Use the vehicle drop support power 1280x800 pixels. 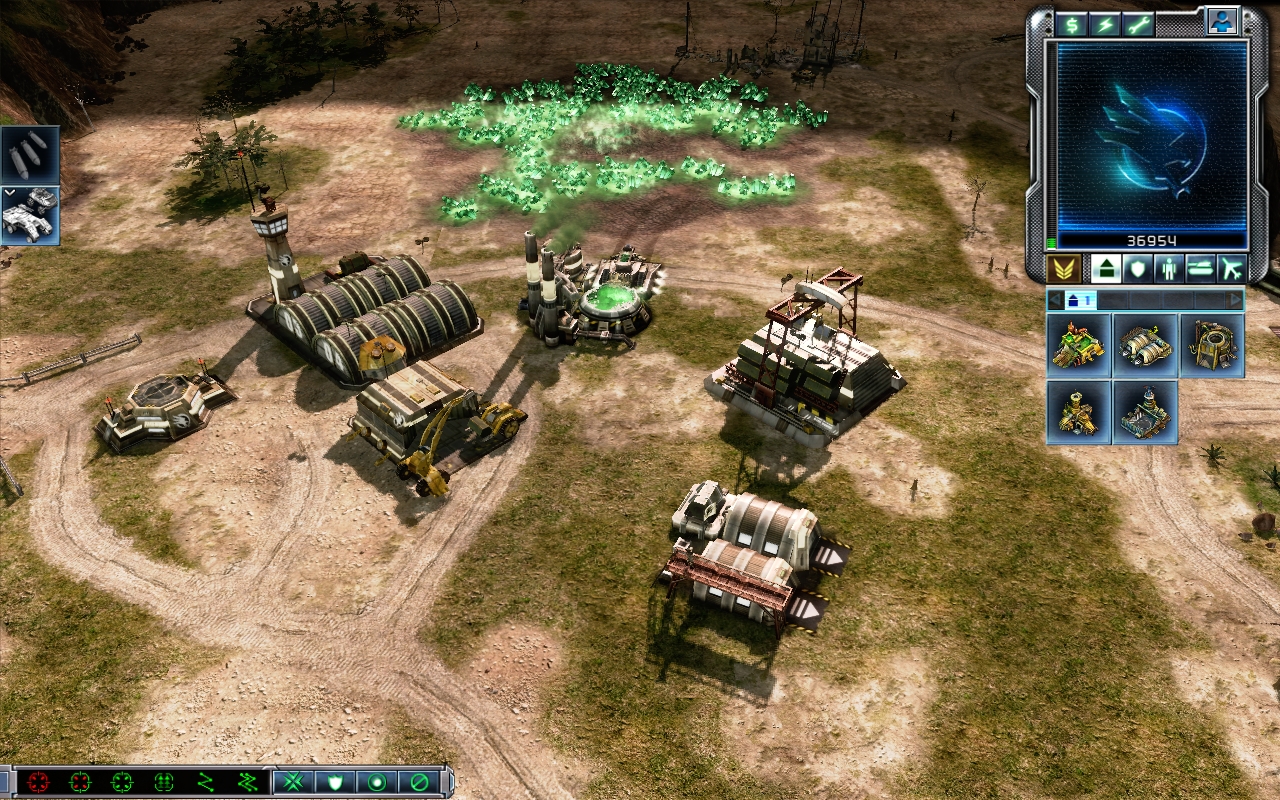coord(30,215)
